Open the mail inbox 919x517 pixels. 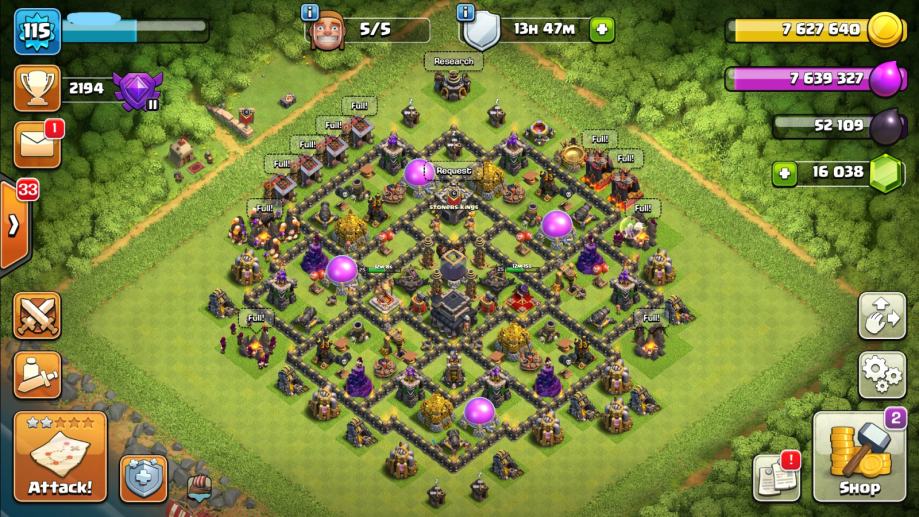pos(36,146)
